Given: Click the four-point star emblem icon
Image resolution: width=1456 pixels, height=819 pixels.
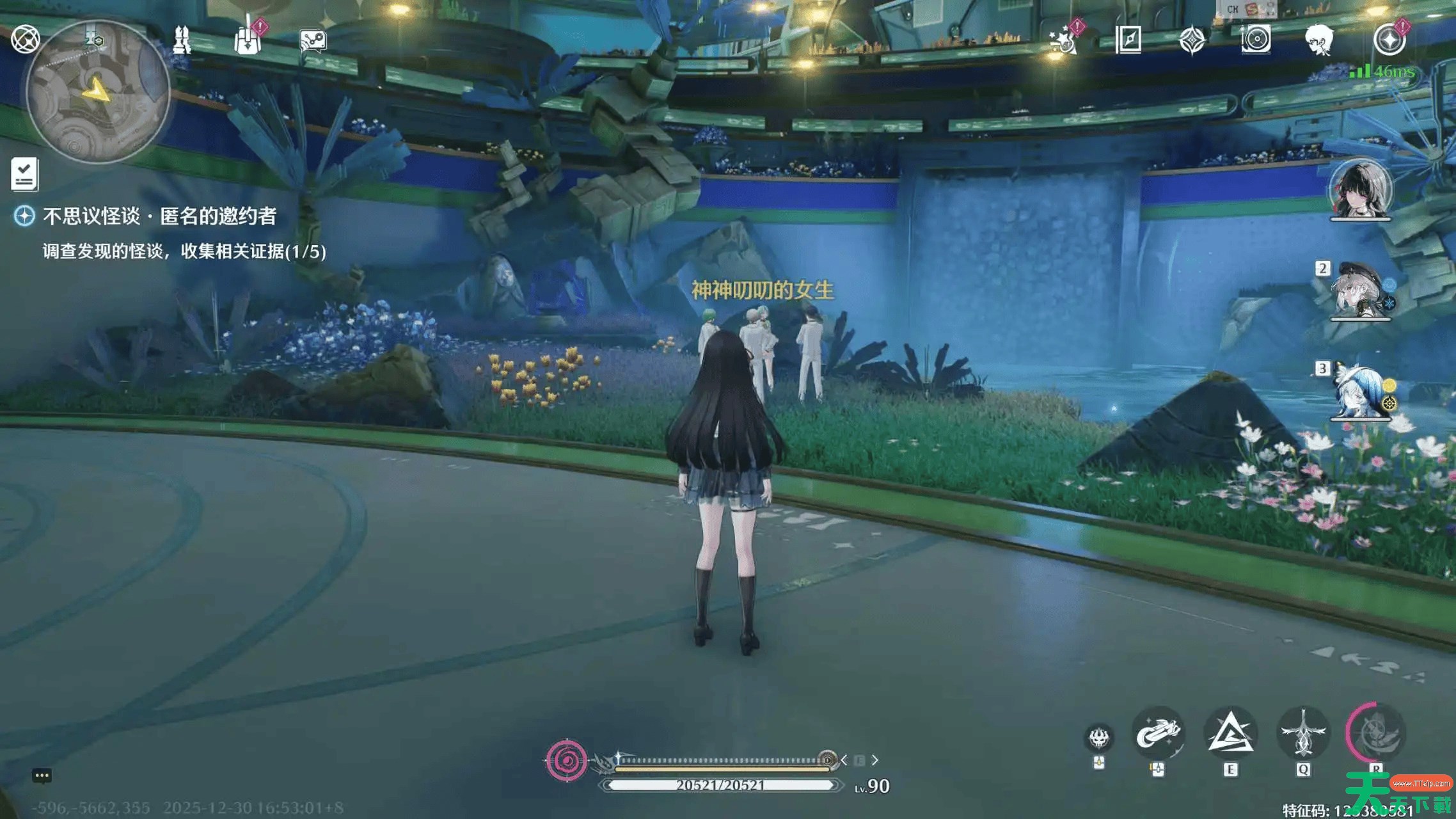Looking at the screenshot, I should 1192,40.
